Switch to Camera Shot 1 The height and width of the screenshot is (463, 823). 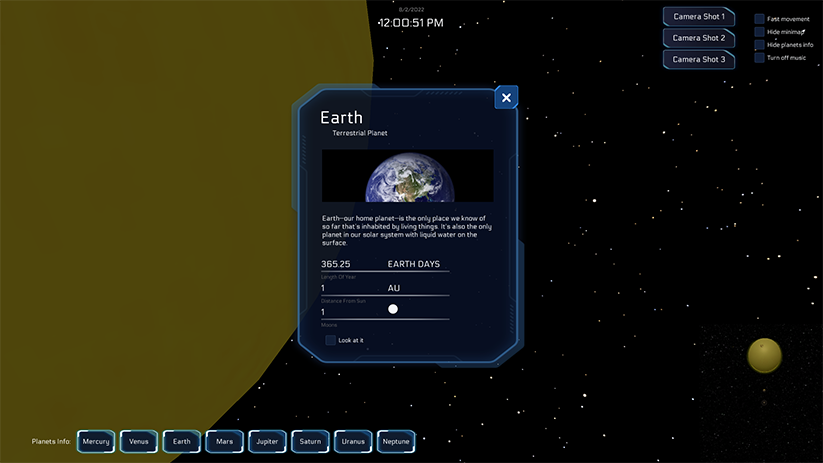pos(699,17)
